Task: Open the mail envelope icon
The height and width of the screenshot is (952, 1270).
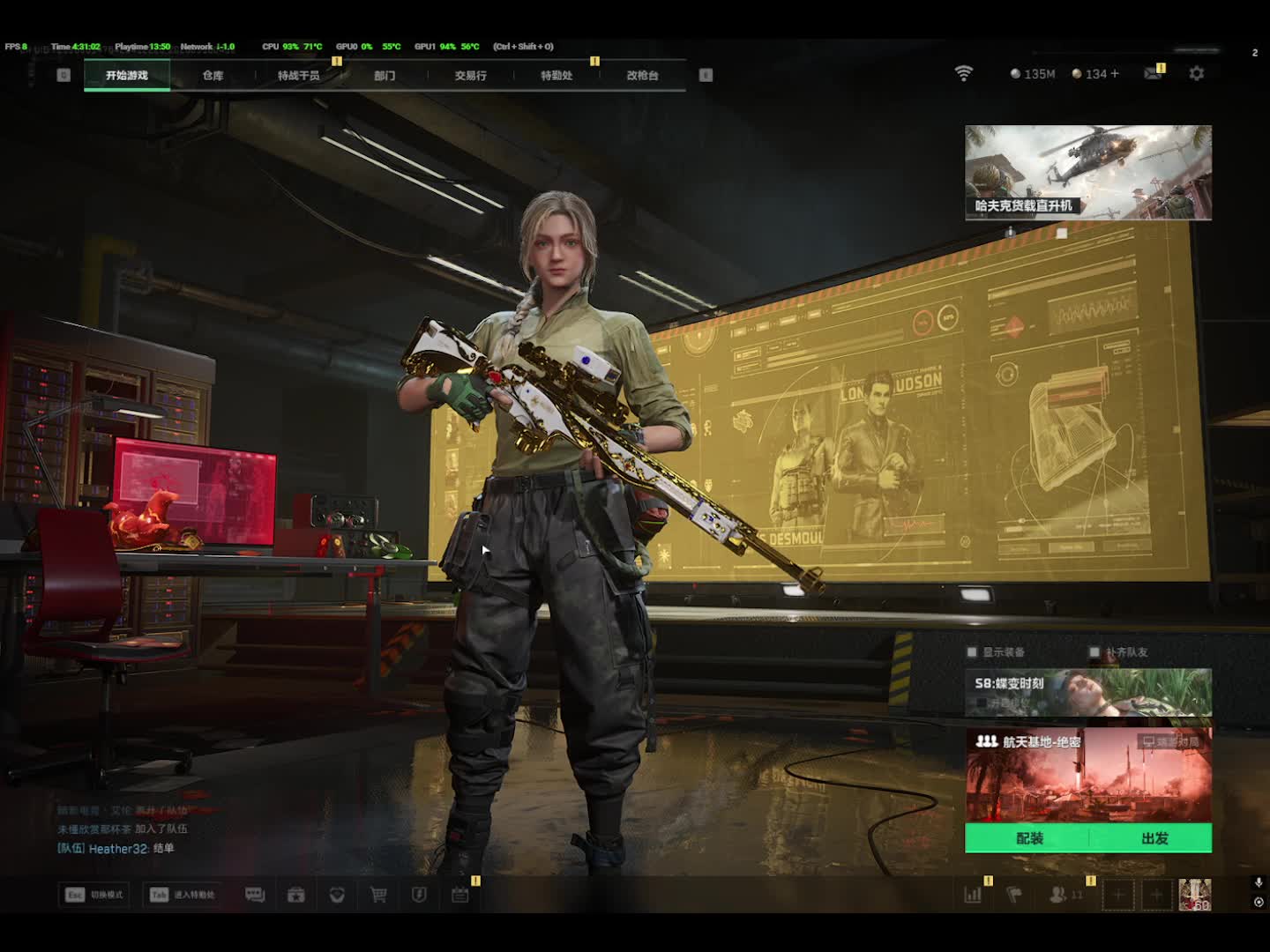Action: pos(1152,74)
